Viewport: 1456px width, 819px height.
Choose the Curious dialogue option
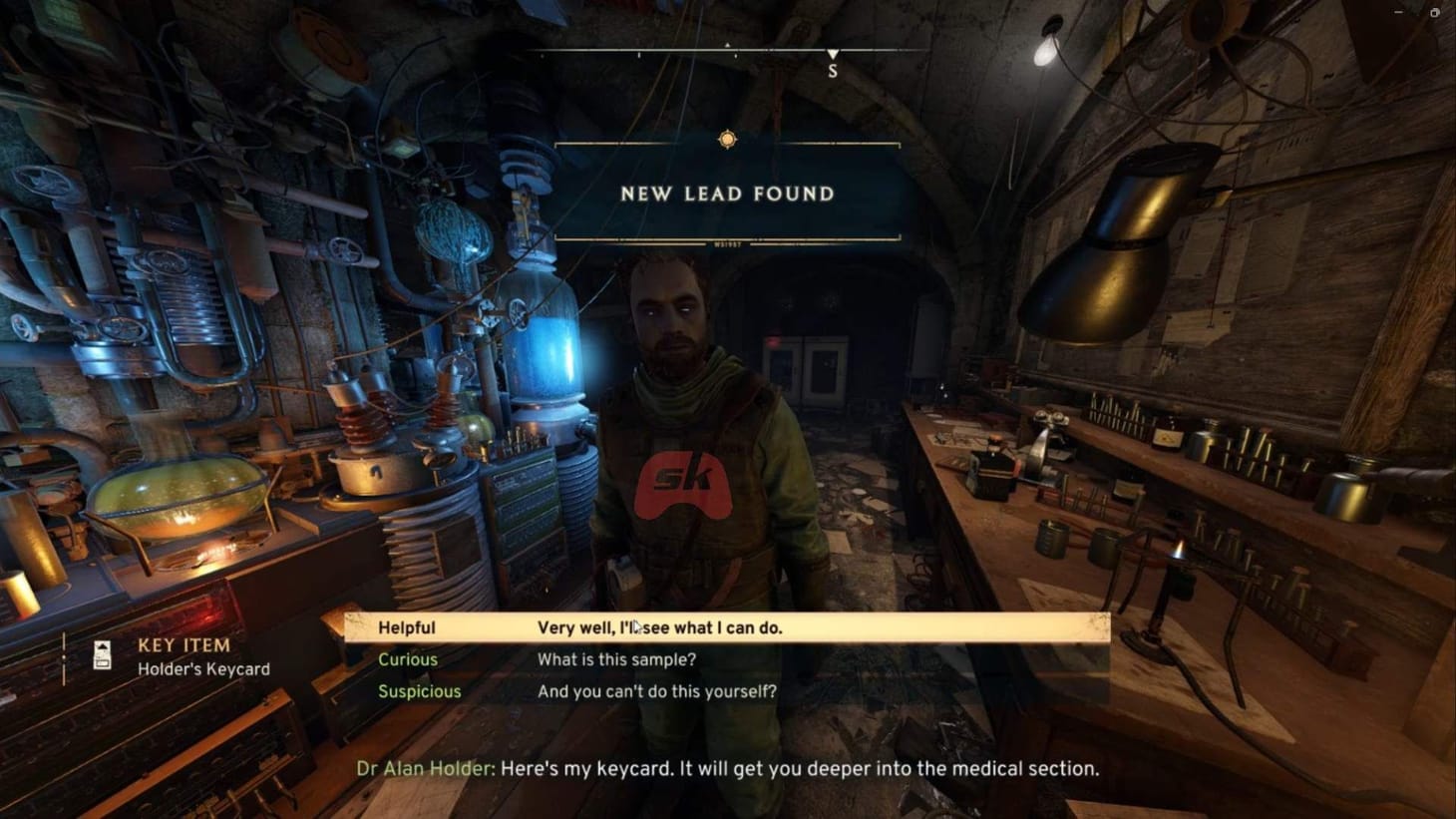pyautogui.click(x=407, y=659)
